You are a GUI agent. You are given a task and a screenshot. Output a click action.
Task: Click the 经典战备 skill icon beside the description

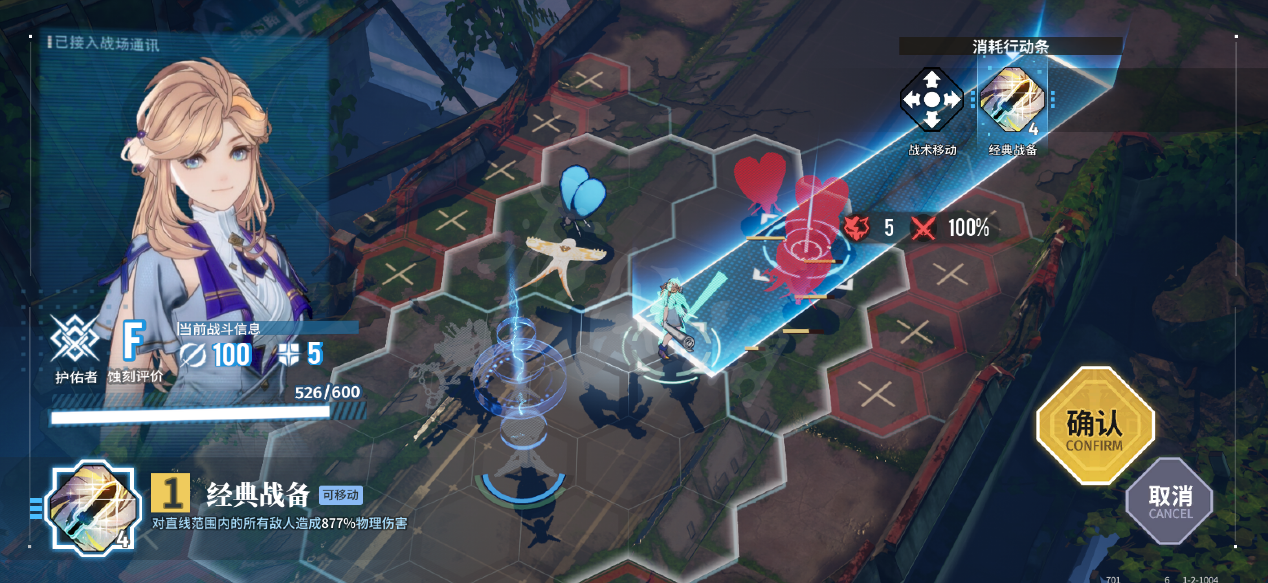[91, 505]
